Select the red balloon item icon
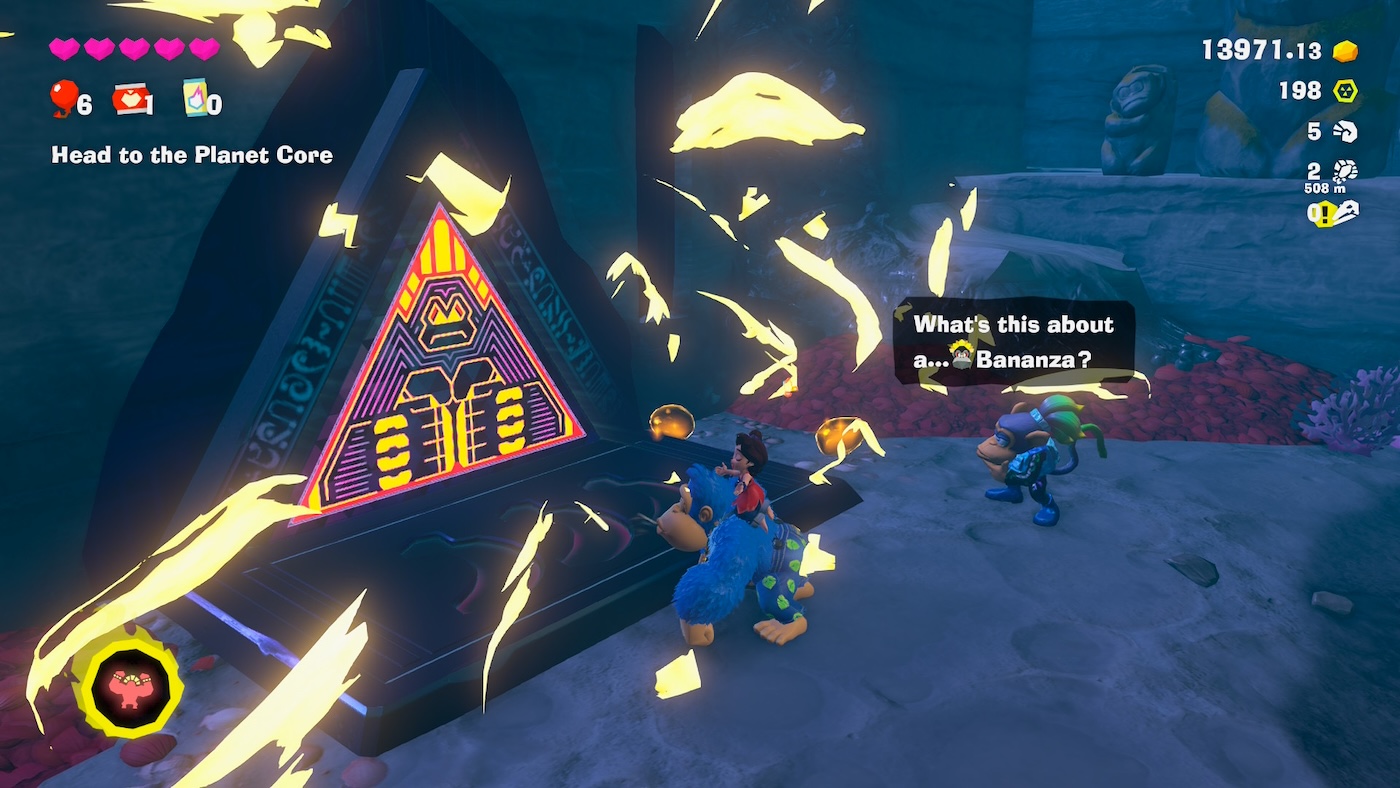Screen dimensions: 1400x788 [x=64, y=98]
